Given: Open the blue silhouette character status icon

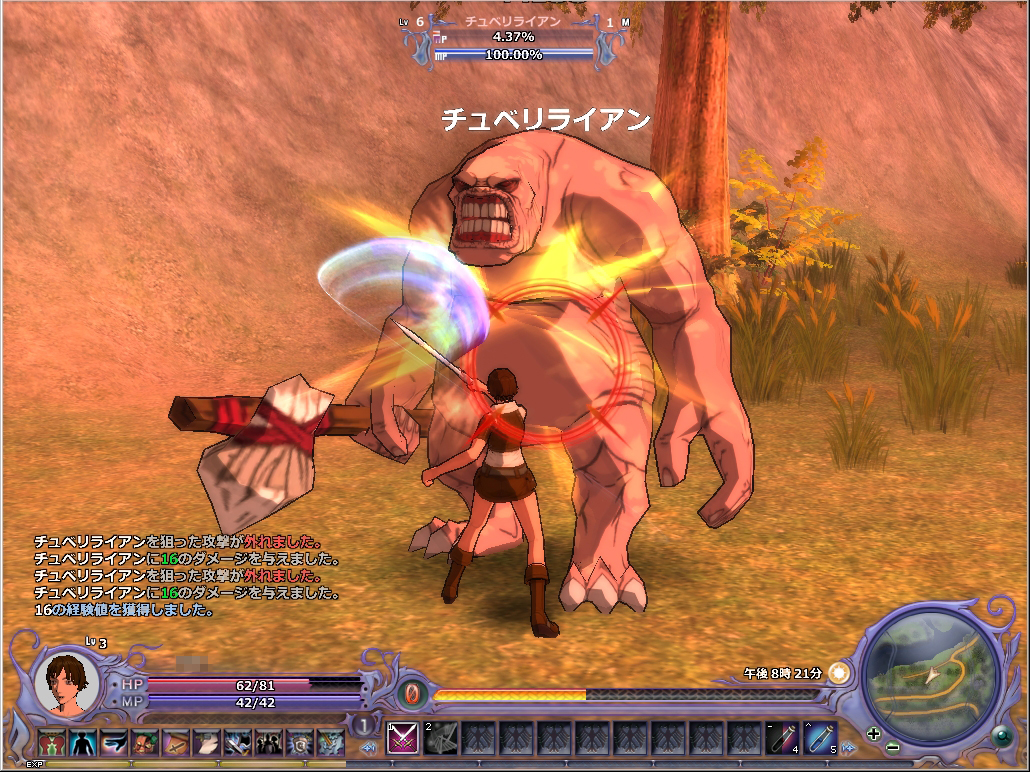Looking at the screenshot, I should (83, 742).
